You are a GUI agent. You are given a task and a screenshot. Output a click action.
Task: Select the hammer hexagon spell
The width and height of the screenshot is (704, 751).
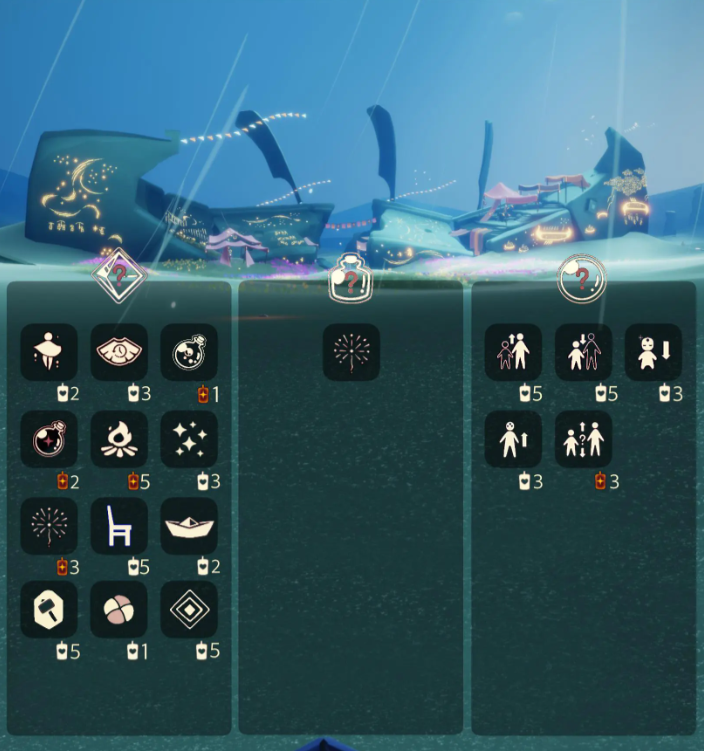49,610
